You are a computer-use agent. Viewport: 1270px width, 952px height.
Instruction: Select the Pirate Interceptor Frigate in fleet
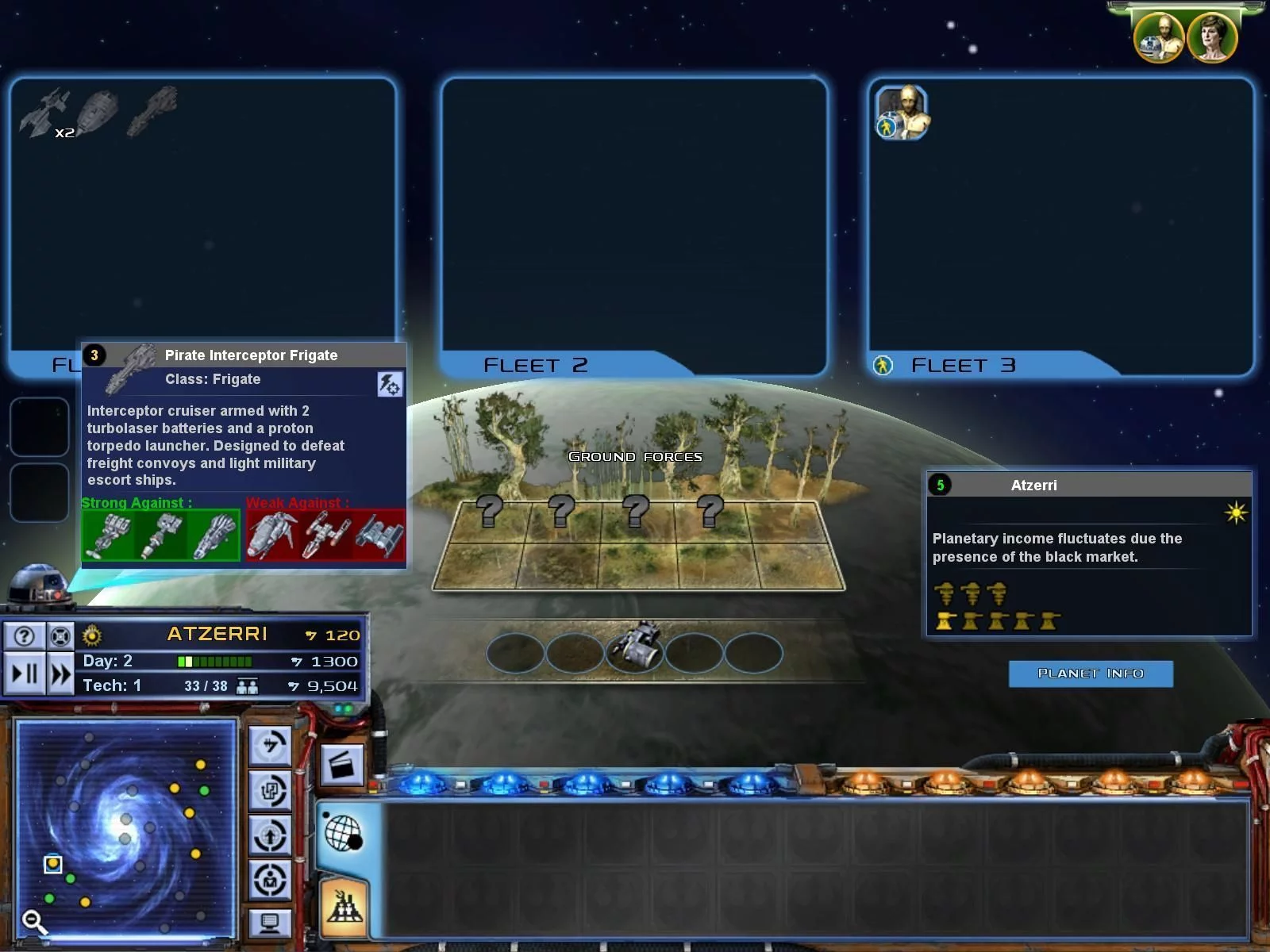pos(152,110)
